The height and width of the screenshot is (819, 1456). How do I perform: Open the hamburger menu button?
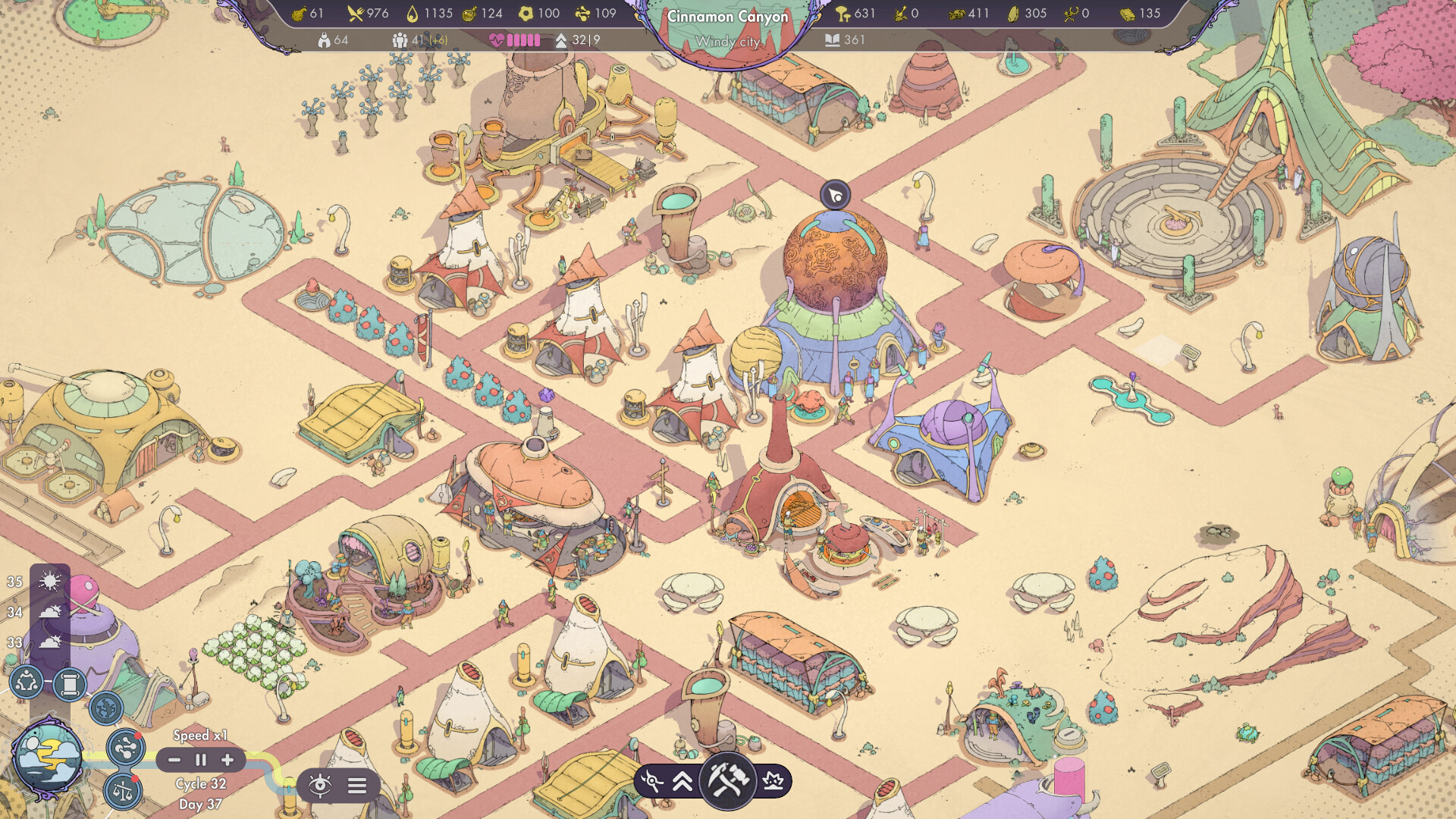(x=357, y=786)
